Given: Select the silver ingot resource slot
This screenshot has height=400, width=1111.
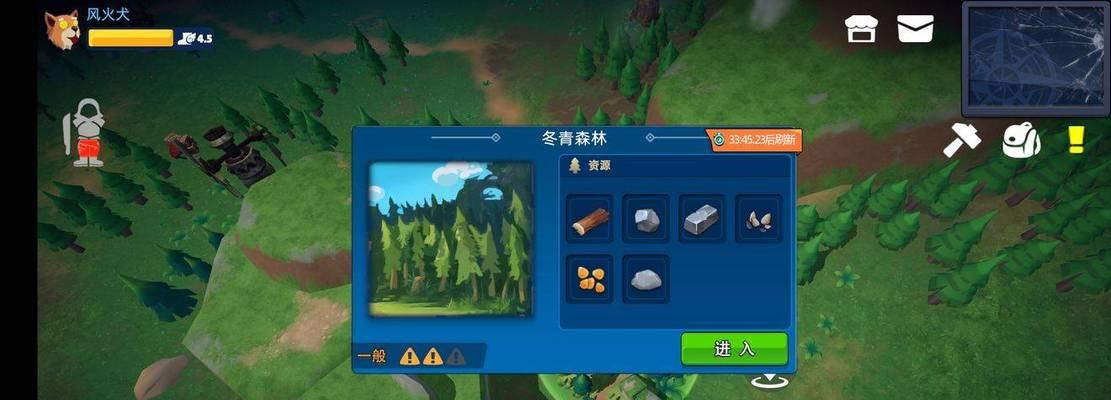Looking at the screenshot, I should [702, 220].
